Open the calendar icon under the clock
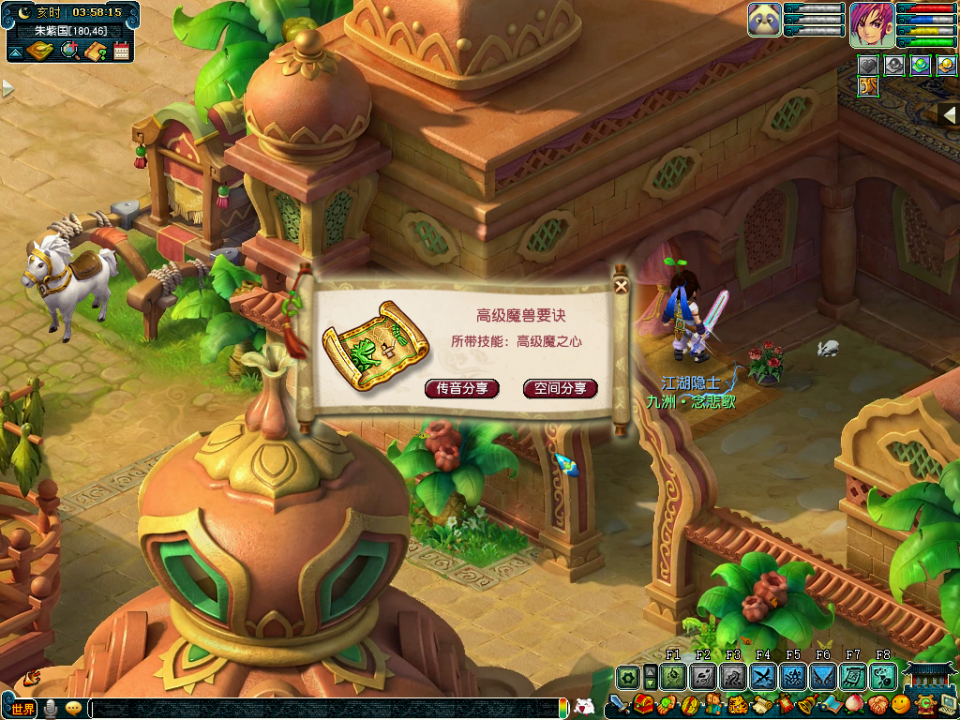Viewport: 960px width, 720px height. point(122,51)
